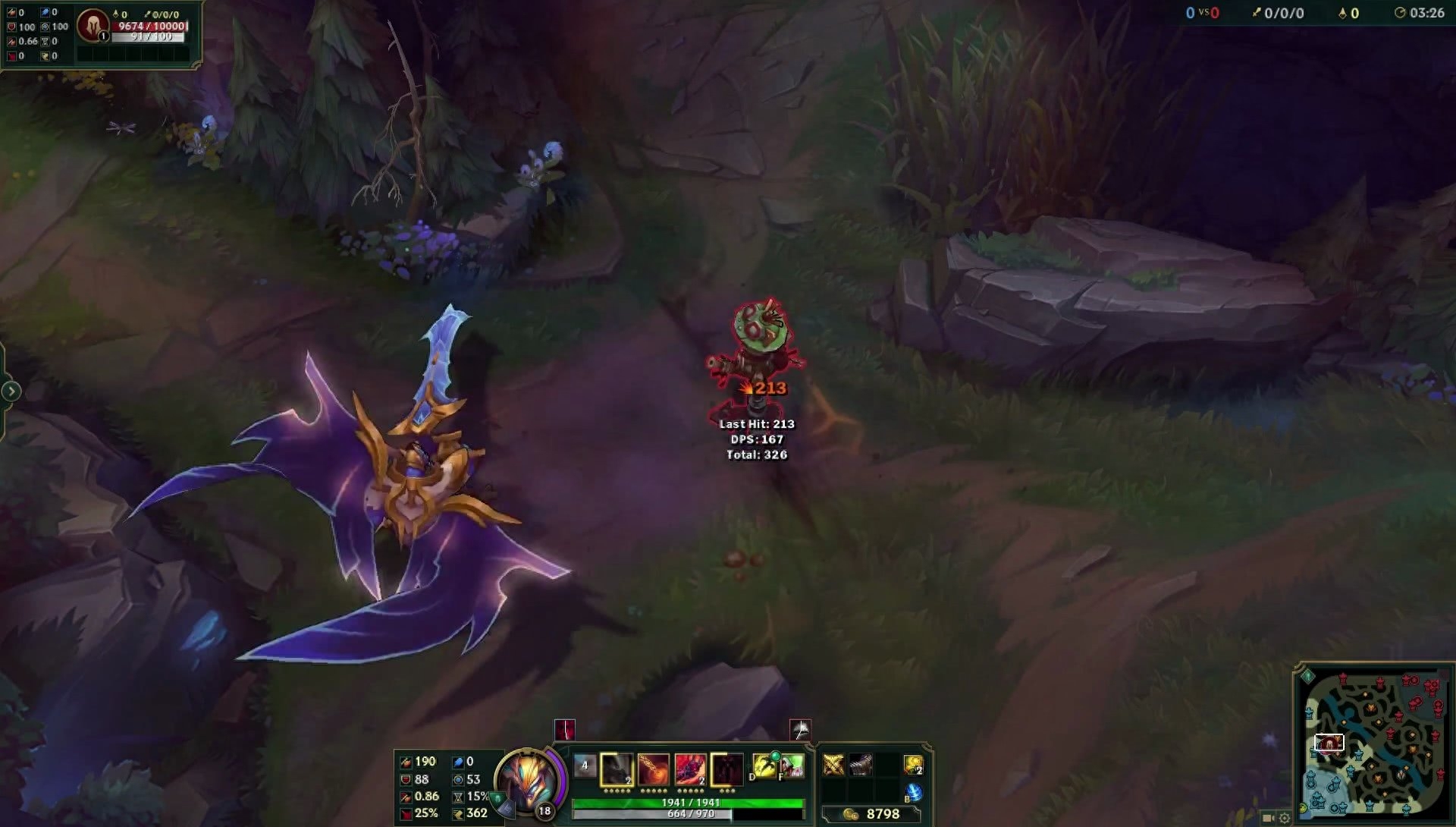
Task: Use the red claw E ability
Action: 690,769
